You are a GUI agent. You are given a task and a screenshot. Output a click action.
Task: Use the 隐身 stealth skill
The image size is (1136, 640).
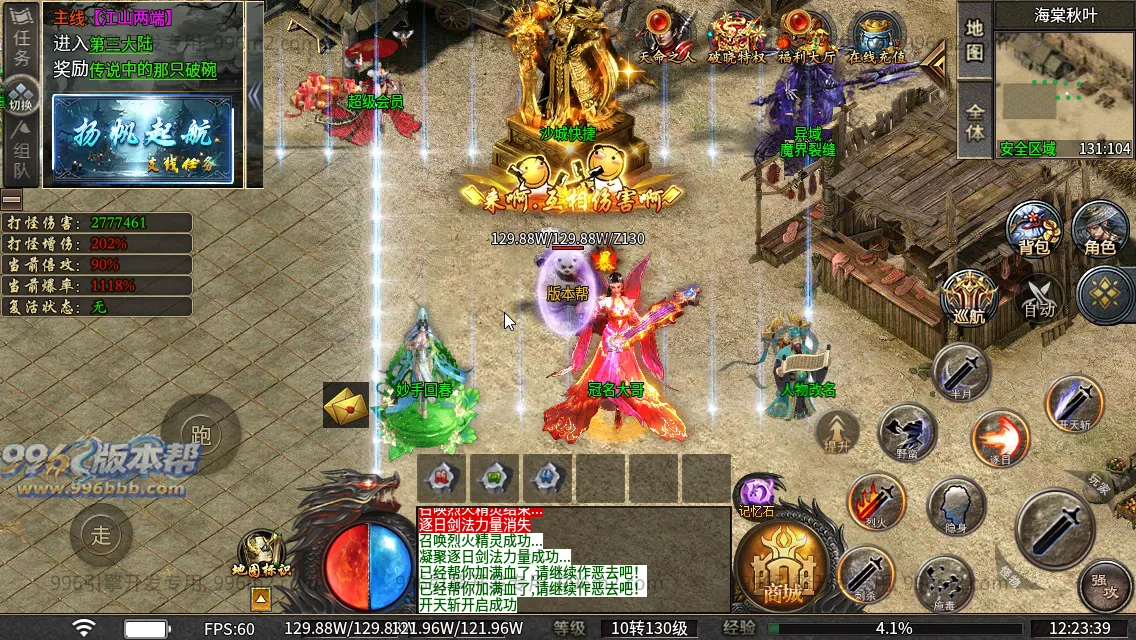click(956, 506)
